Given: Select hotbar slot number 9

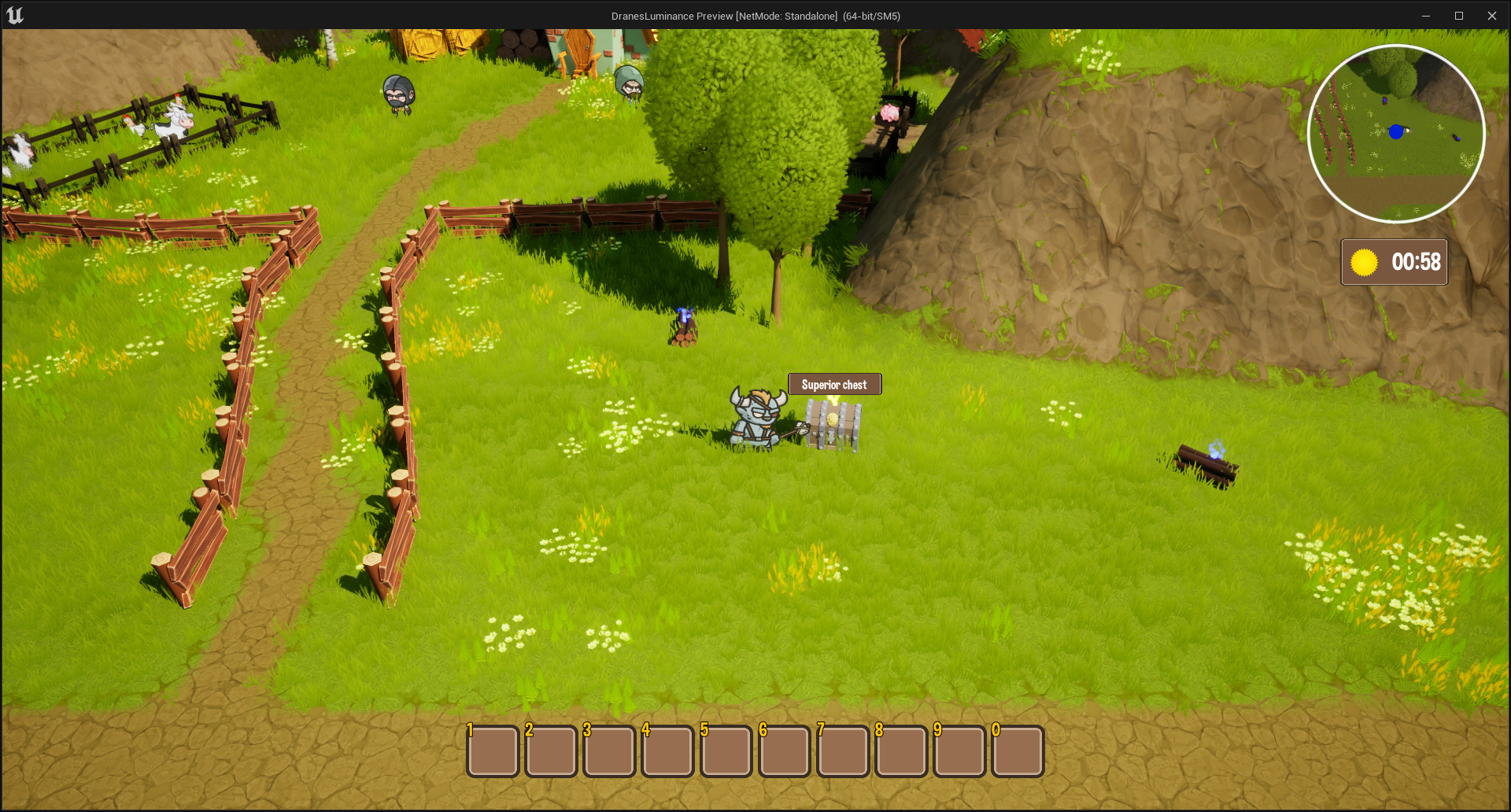Looking at the screenshot, I should pyautogui.click(x=959, y=751).
